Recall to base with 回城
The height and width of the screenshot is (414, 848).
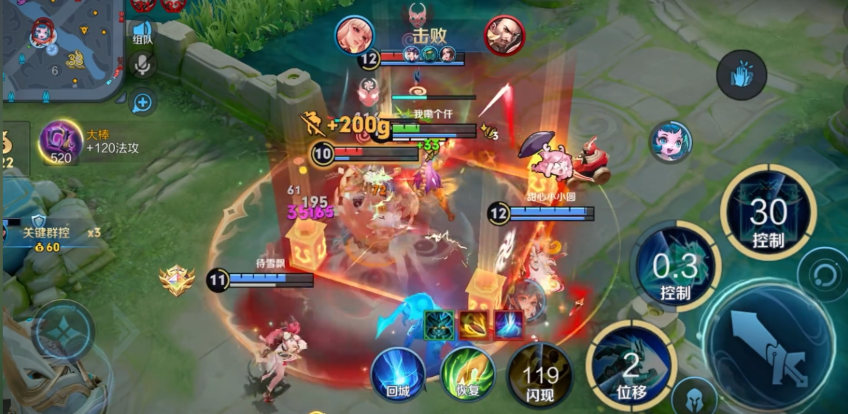pos(397,375)
